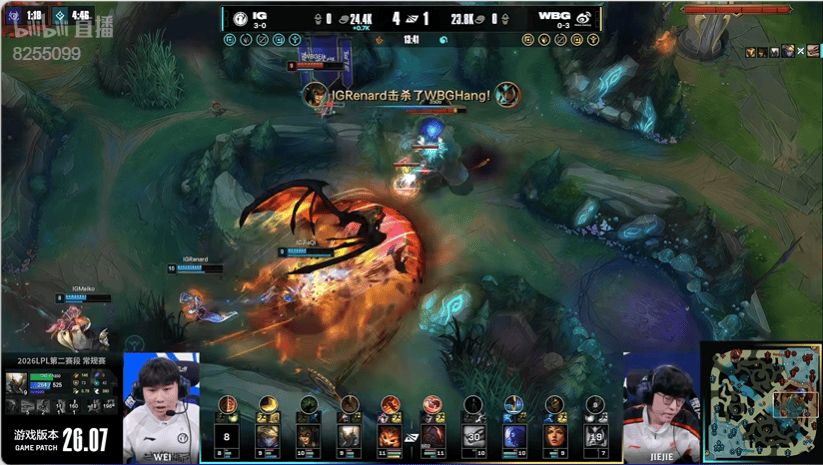Select the IG team logo on the scoreboard
Viewport: 823px width, 465px height.
(x=240, y=17)
